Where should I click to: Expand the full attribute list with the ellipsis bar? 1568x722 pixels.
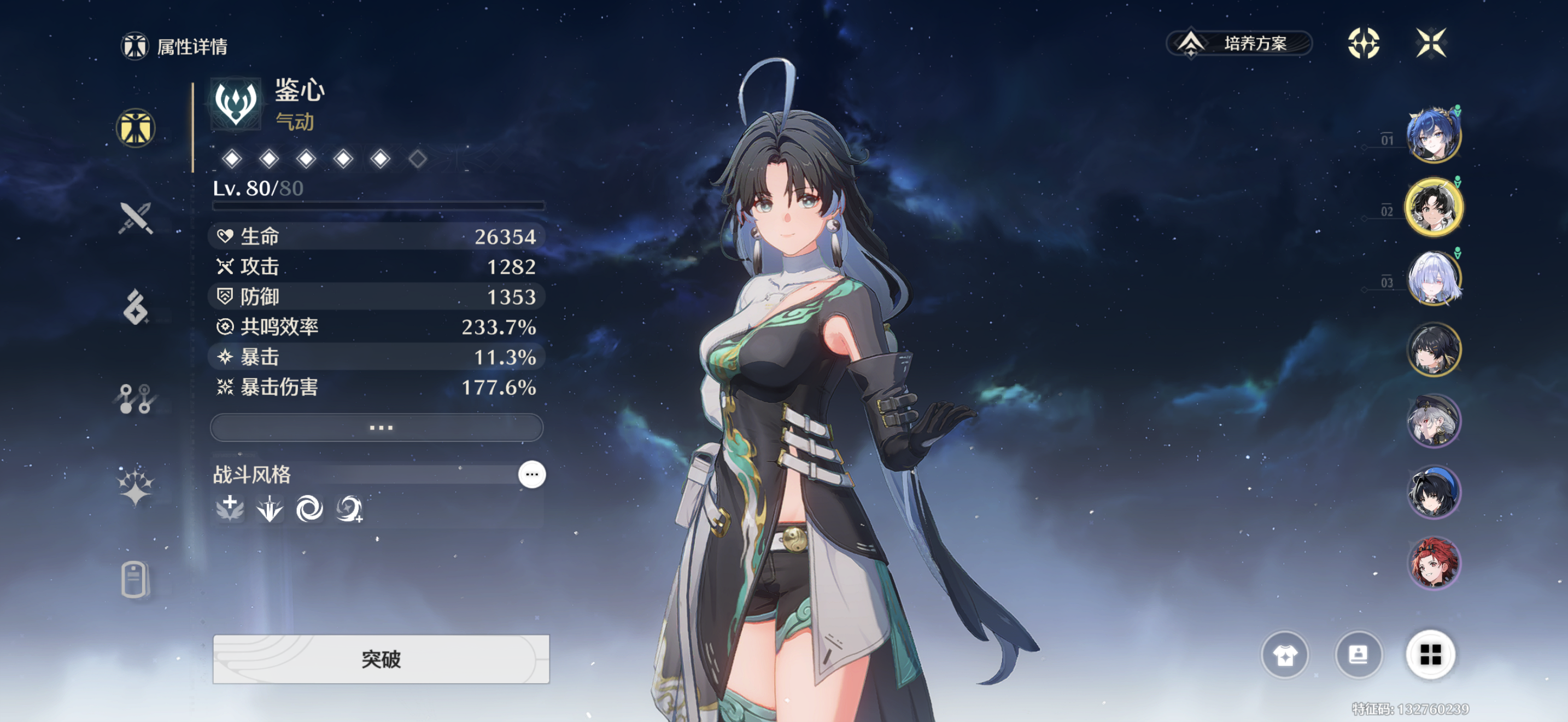377,427
